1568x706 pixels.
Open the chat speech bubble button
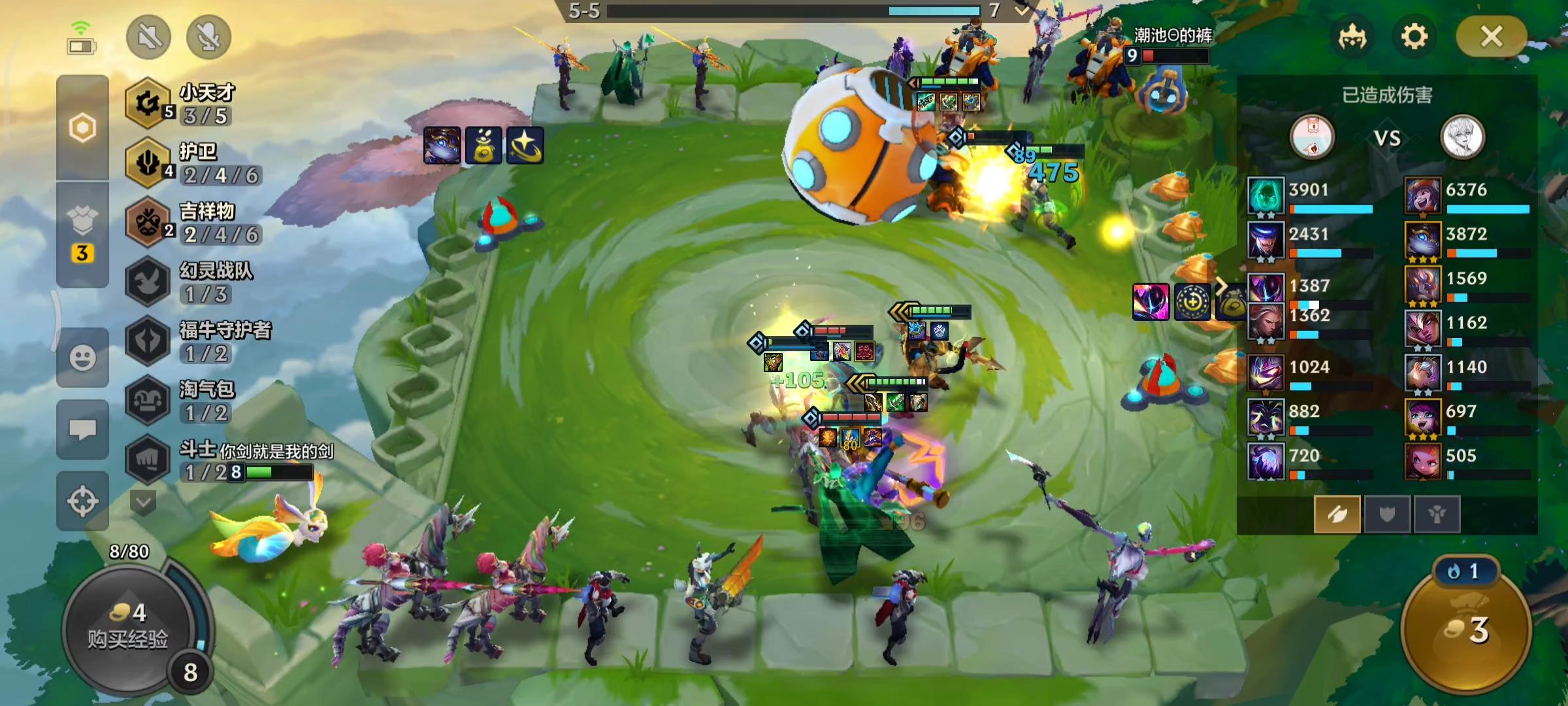[x=82, y=429]
